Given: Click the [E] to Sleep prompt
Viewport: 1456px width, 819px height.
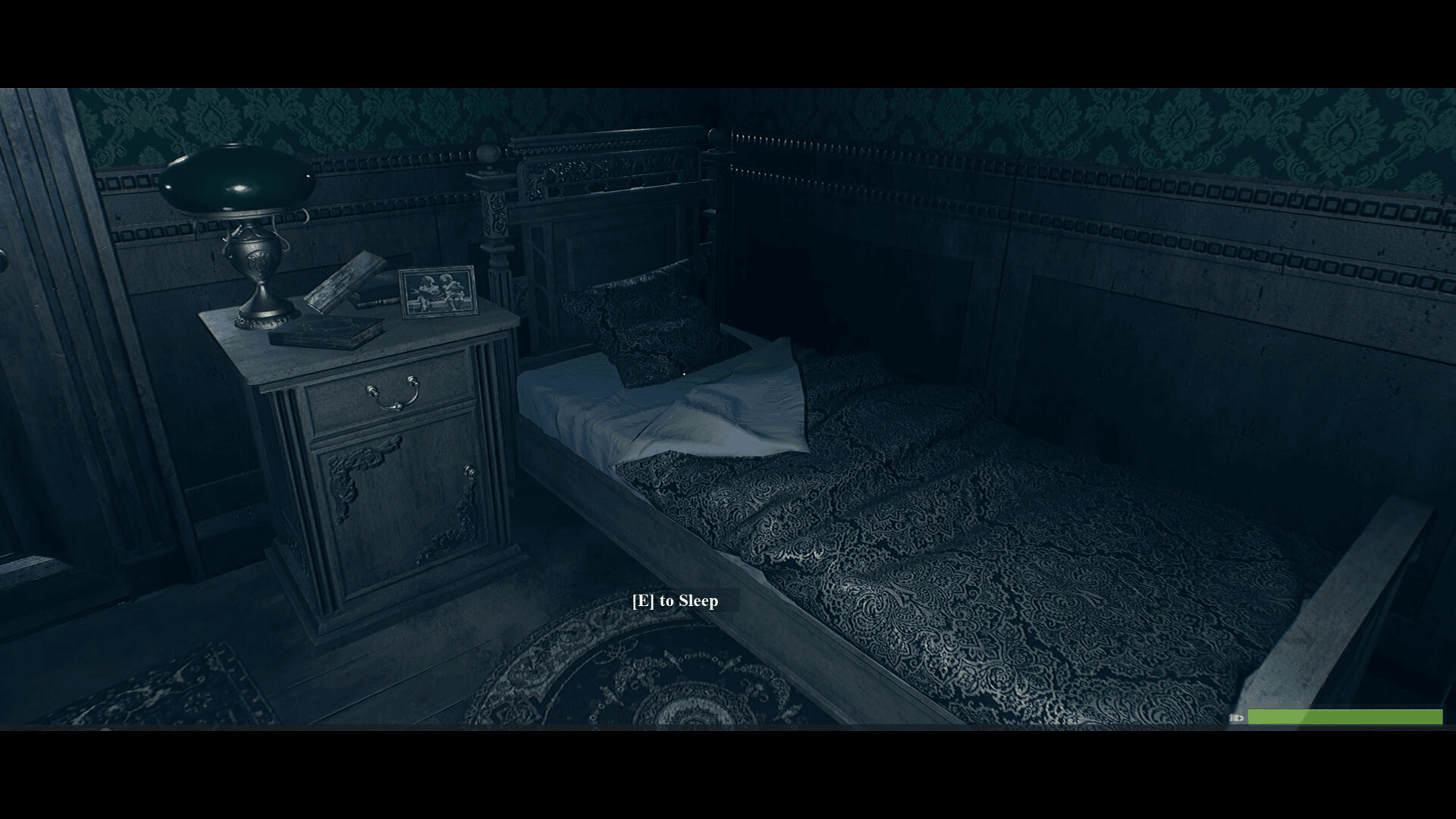Looking at the screenshot, I should pyautogui.click(x=674, y=601).
